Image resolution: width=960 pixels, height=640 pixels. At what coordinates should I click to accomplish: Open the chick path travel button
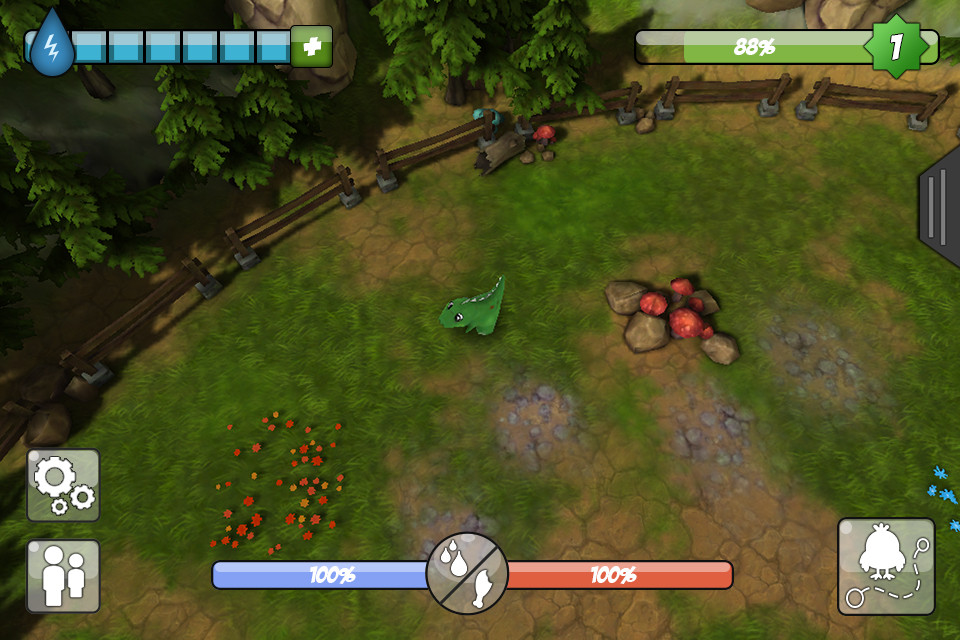tap(886, 566)
